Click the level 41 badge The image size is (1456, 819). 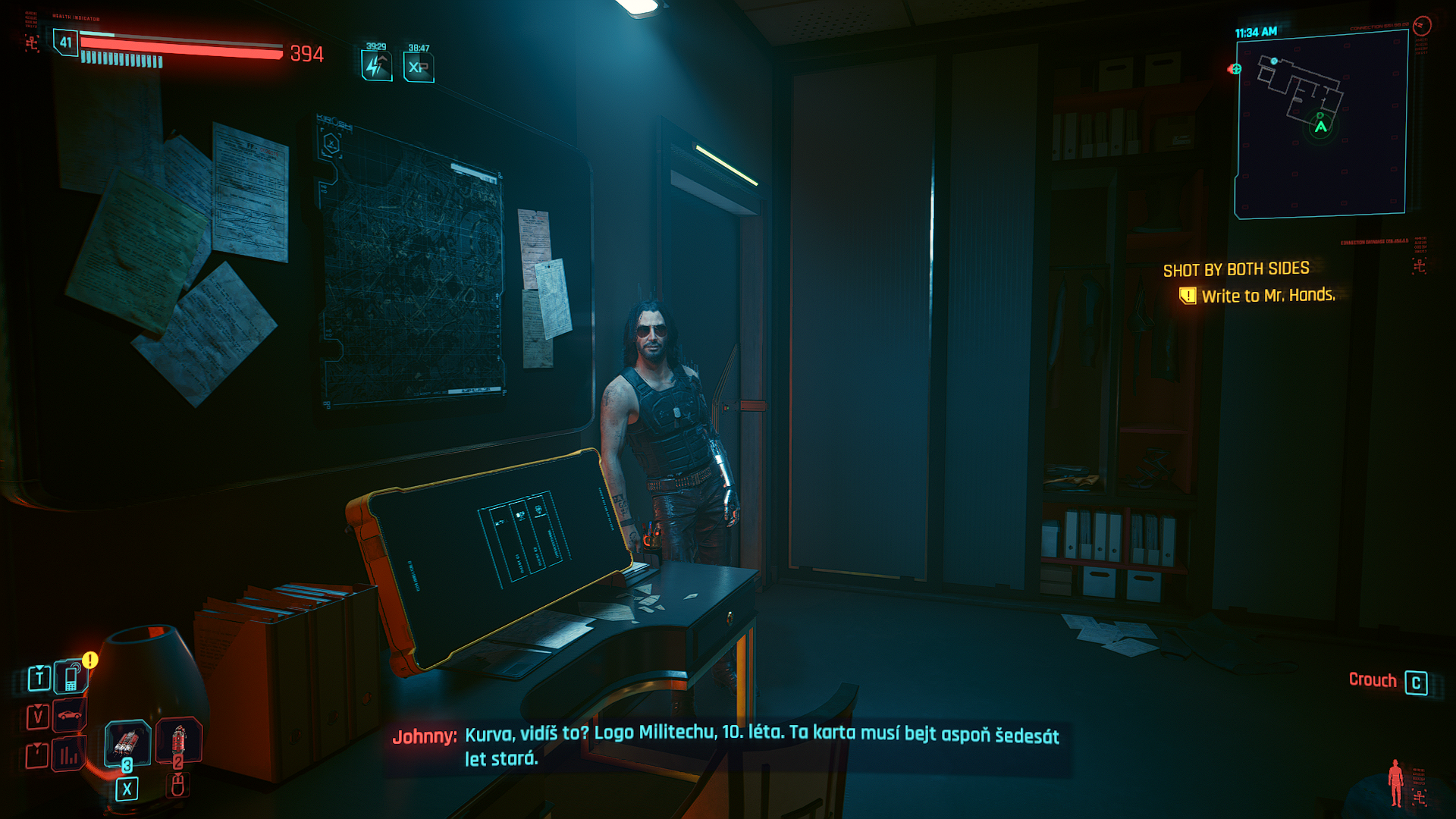(66, 42)
